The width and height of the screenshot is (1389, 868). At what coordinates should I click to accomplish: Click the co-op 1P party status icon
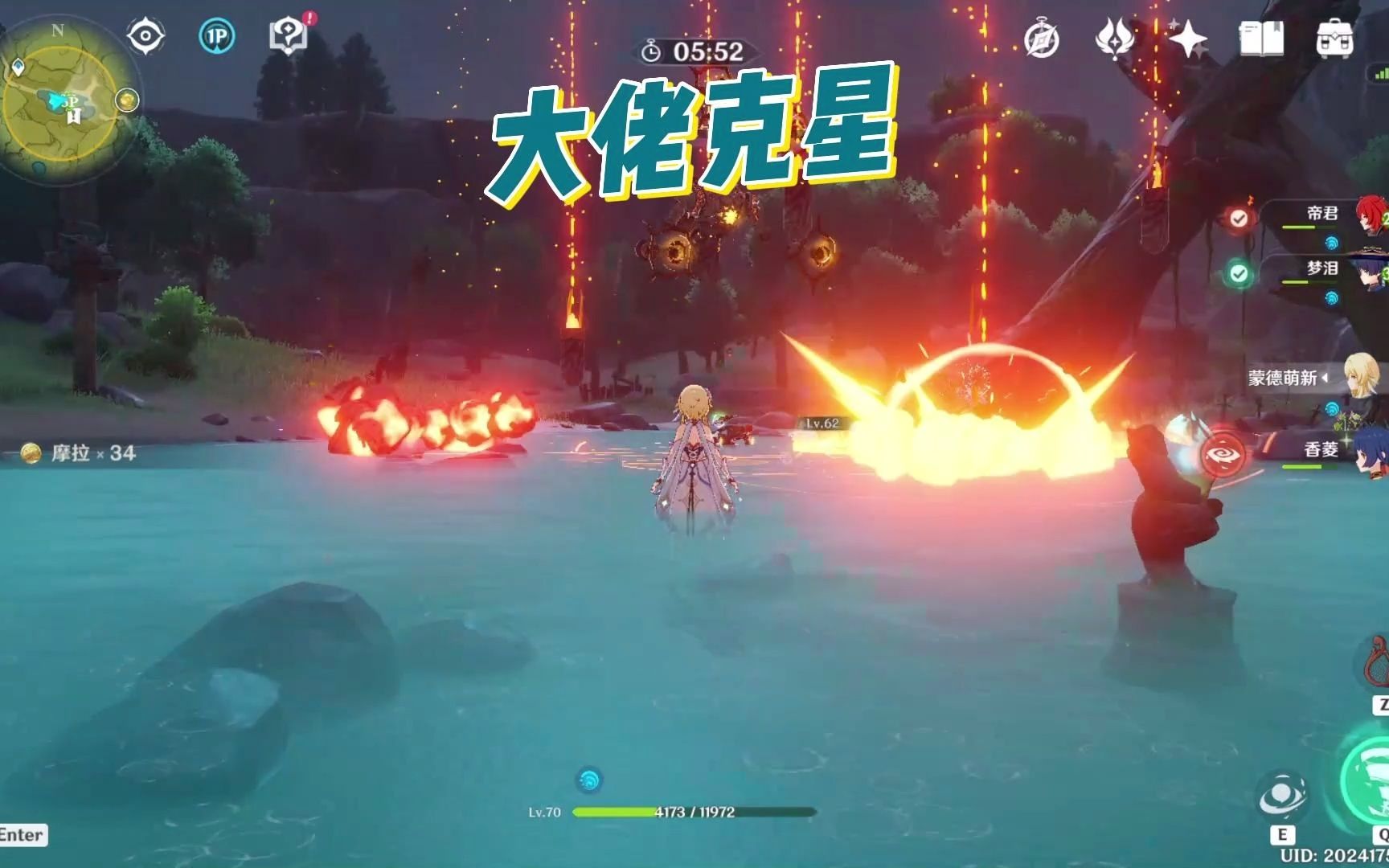point(217,34)
